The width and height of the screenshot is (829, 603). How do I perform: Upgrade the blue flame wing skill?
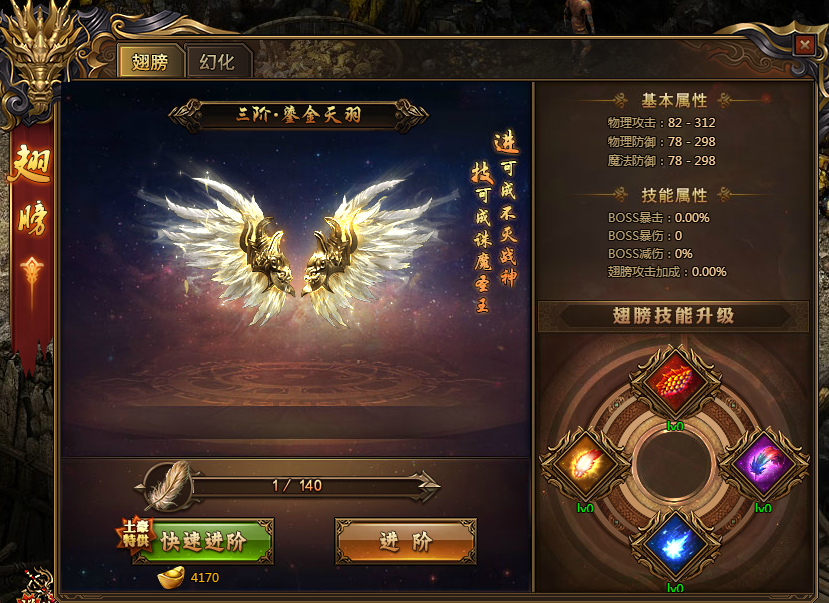674,546
